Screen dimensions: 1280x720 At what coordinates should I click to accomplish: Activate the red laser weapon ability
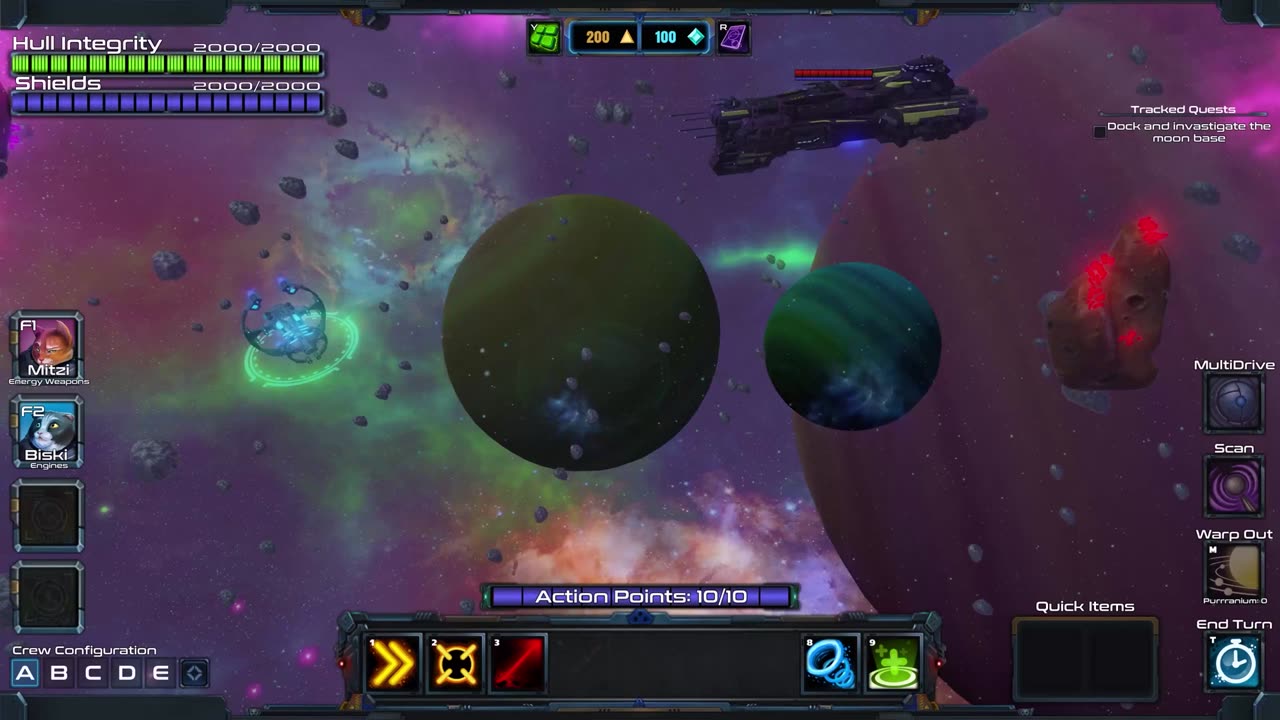[x=519, y=663]
